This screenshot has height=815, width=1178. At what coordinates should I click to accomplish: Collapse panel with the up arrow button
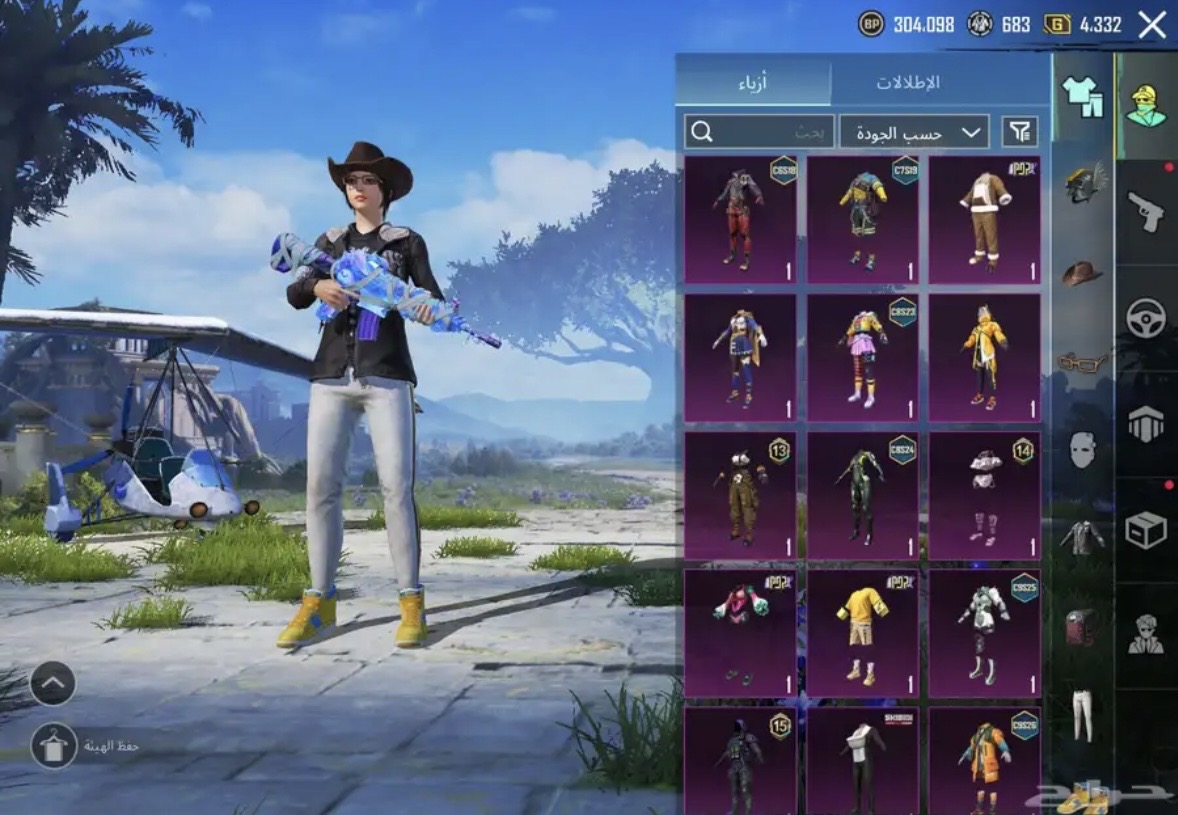point(53,684)
